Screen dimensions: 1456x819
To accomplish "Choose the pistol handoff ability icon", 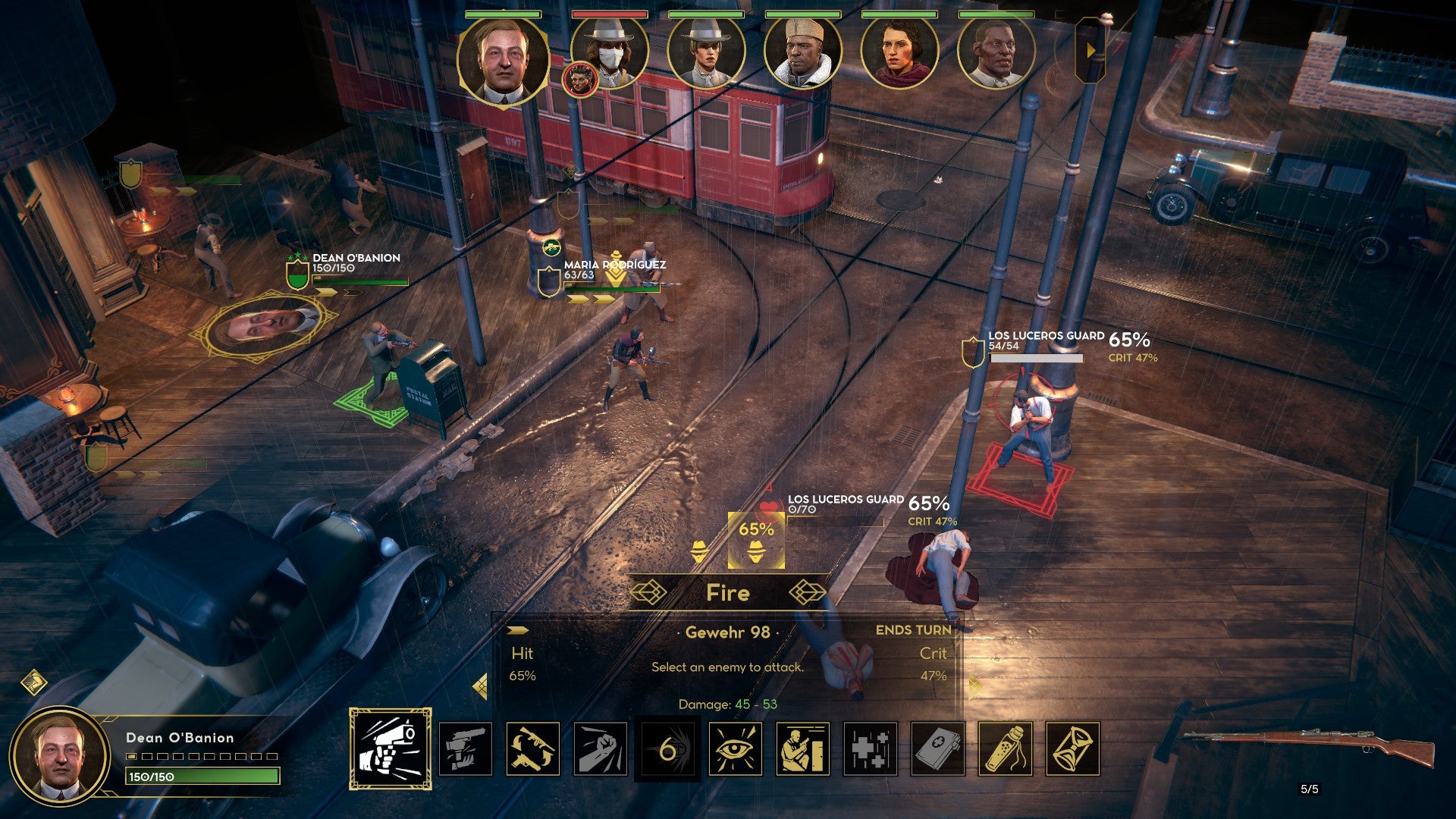I will (466, 749).
